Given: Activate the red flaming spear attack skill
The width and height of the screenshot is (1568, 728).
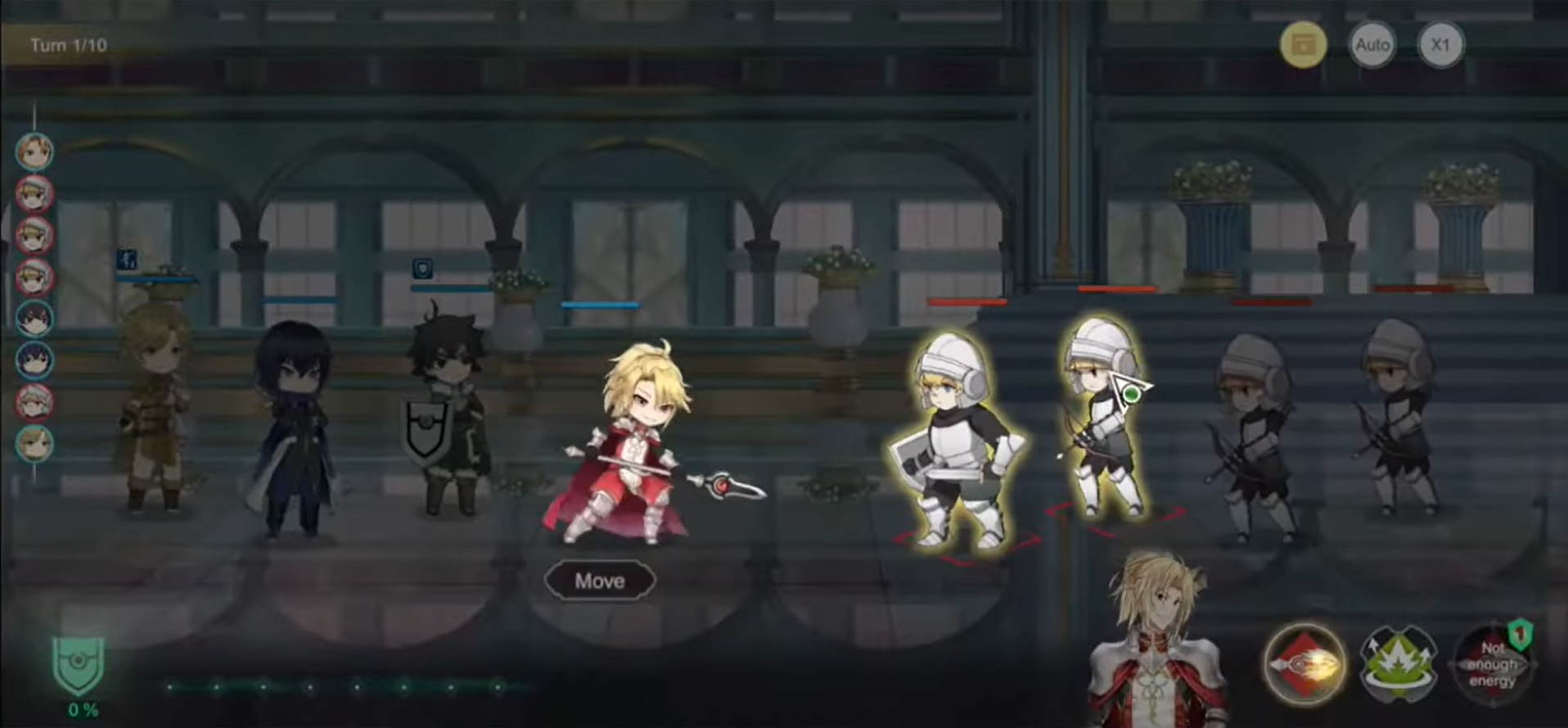Looking at the screenshot, I should tap(1304, 663).
